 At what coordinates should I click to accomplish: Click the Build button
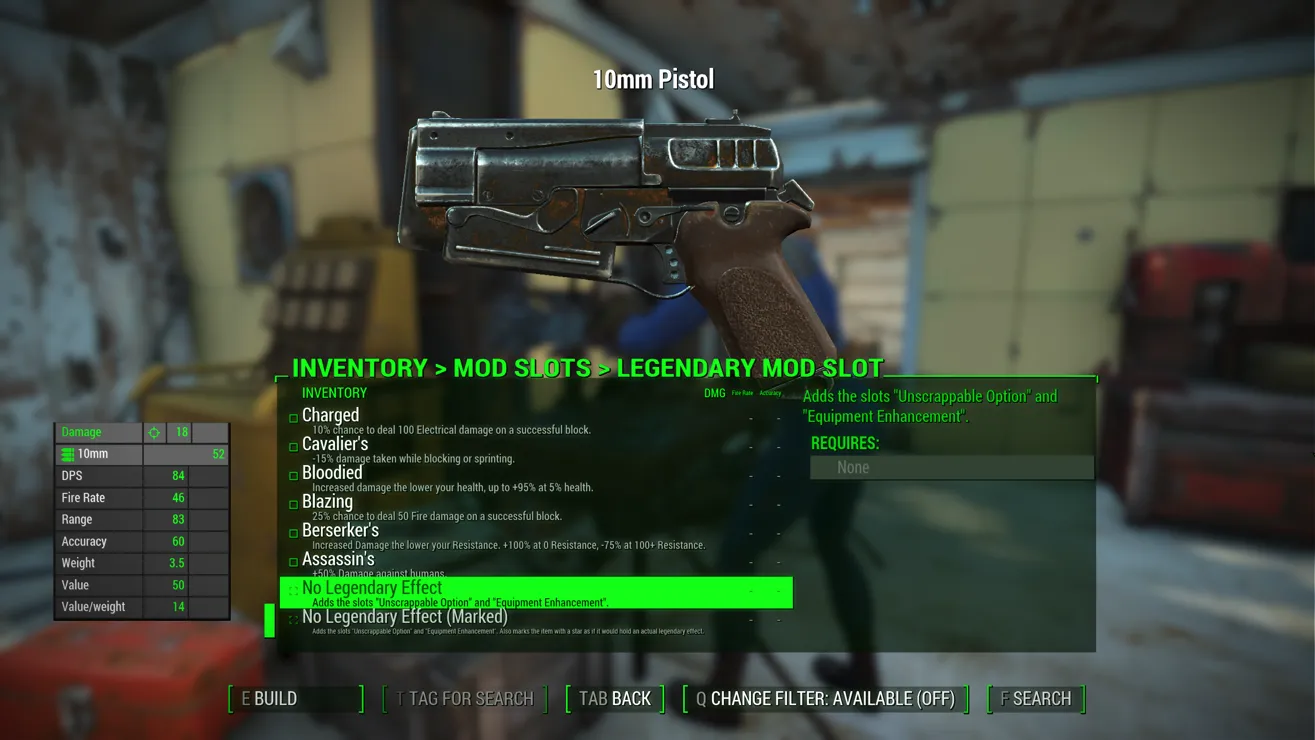click(295, 698)
